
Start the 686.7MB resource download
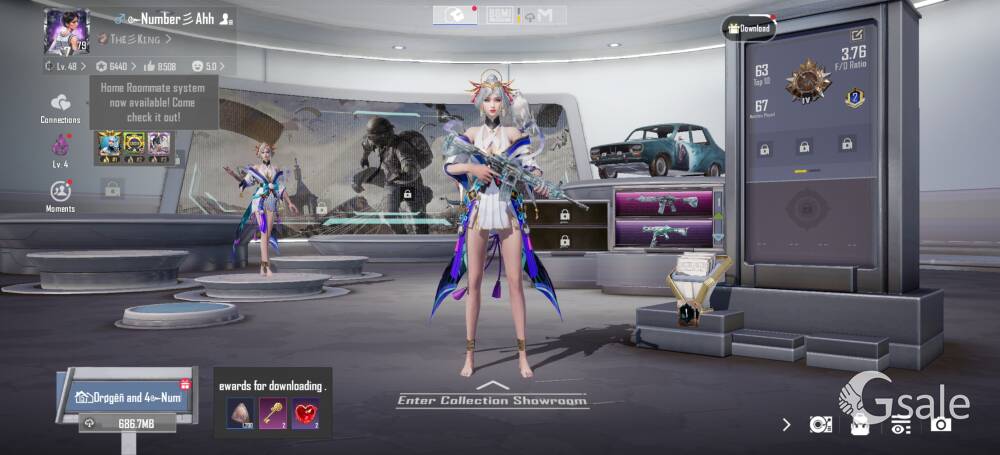pos(127,423)
